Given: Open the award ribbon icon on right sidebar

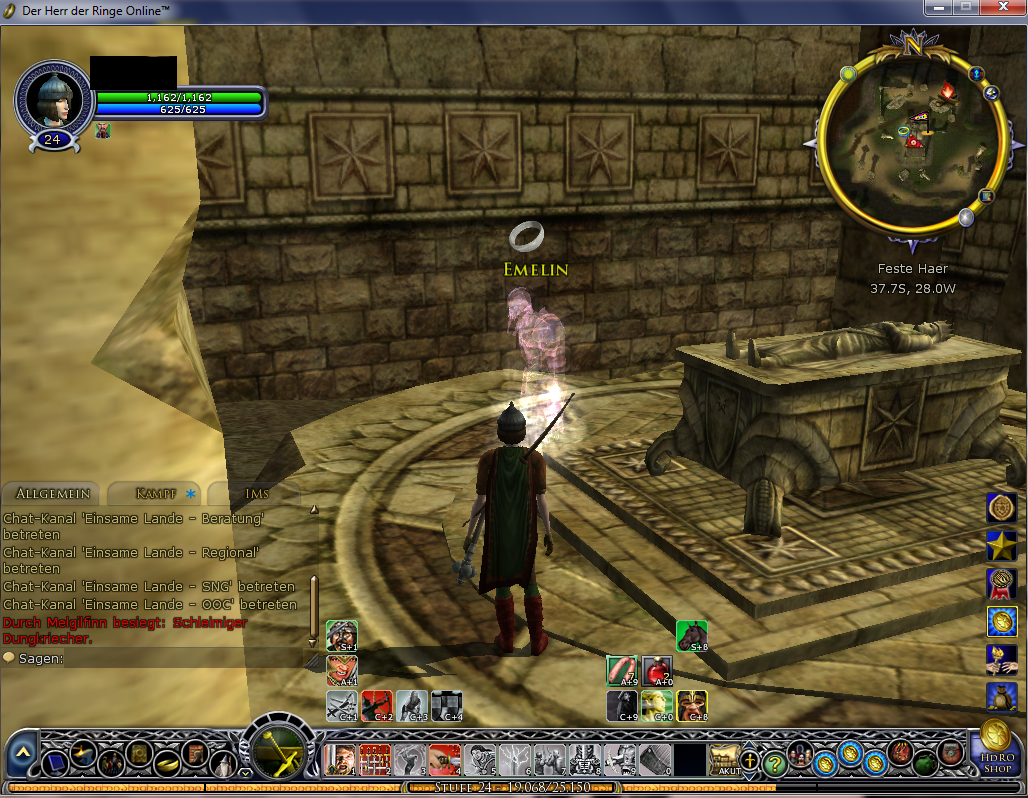Looking at the screenshot, I should click(1001, 583).
